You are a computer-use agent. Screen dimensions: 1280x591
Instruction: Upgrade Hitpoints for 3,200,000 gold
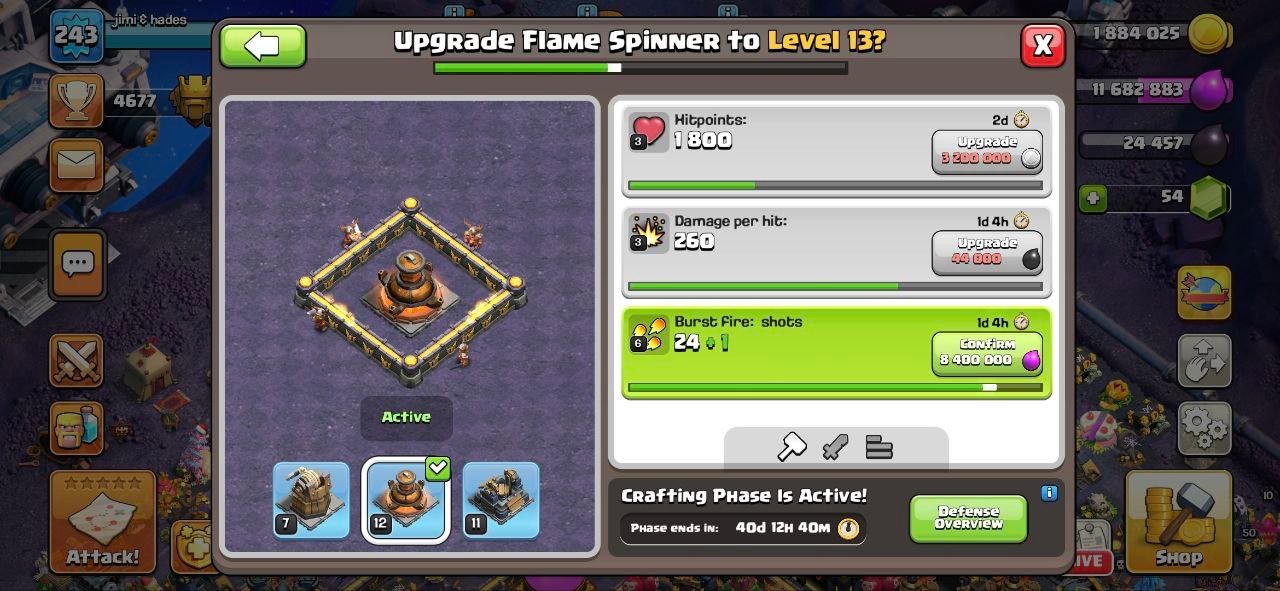(x=987, y=152)
